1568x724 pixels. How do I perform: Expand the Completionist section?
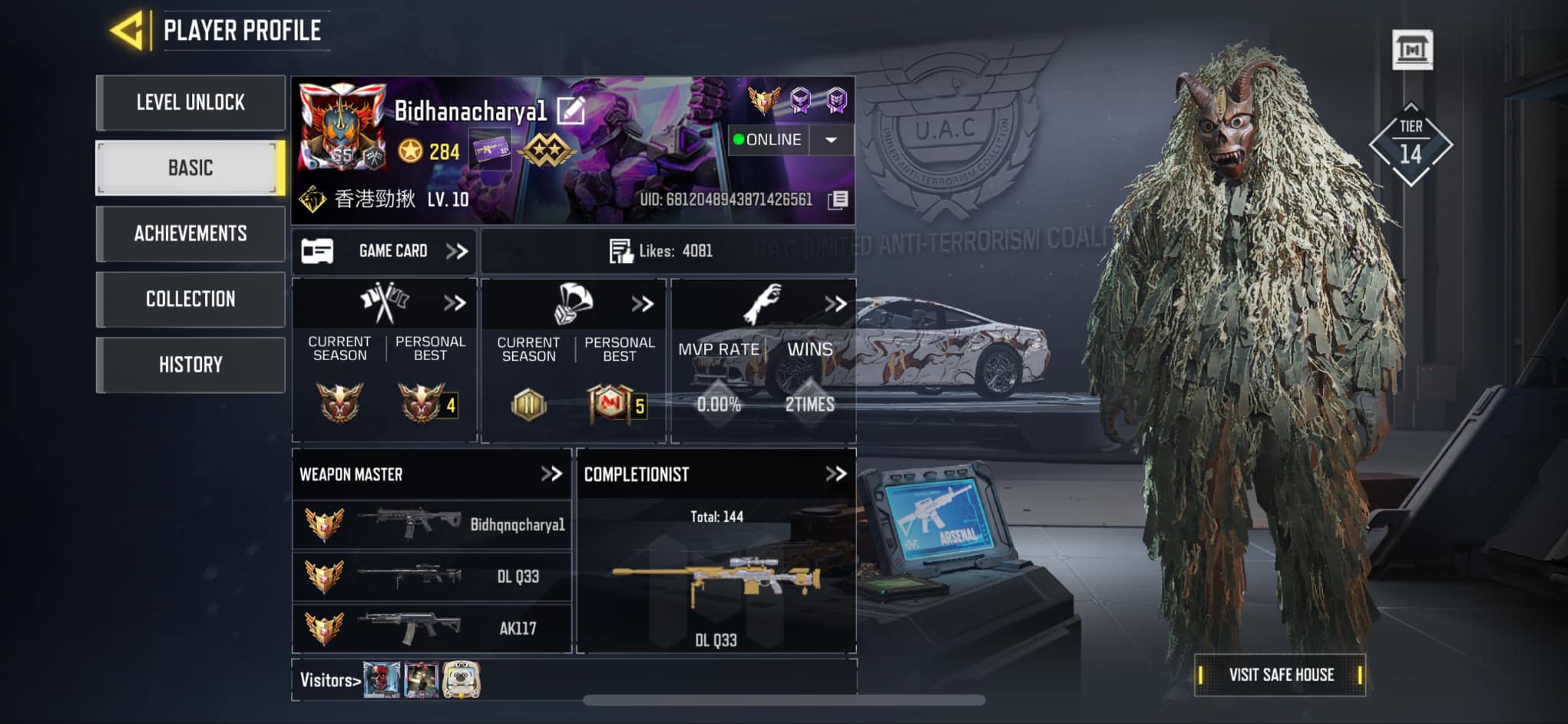click(835, 474)
